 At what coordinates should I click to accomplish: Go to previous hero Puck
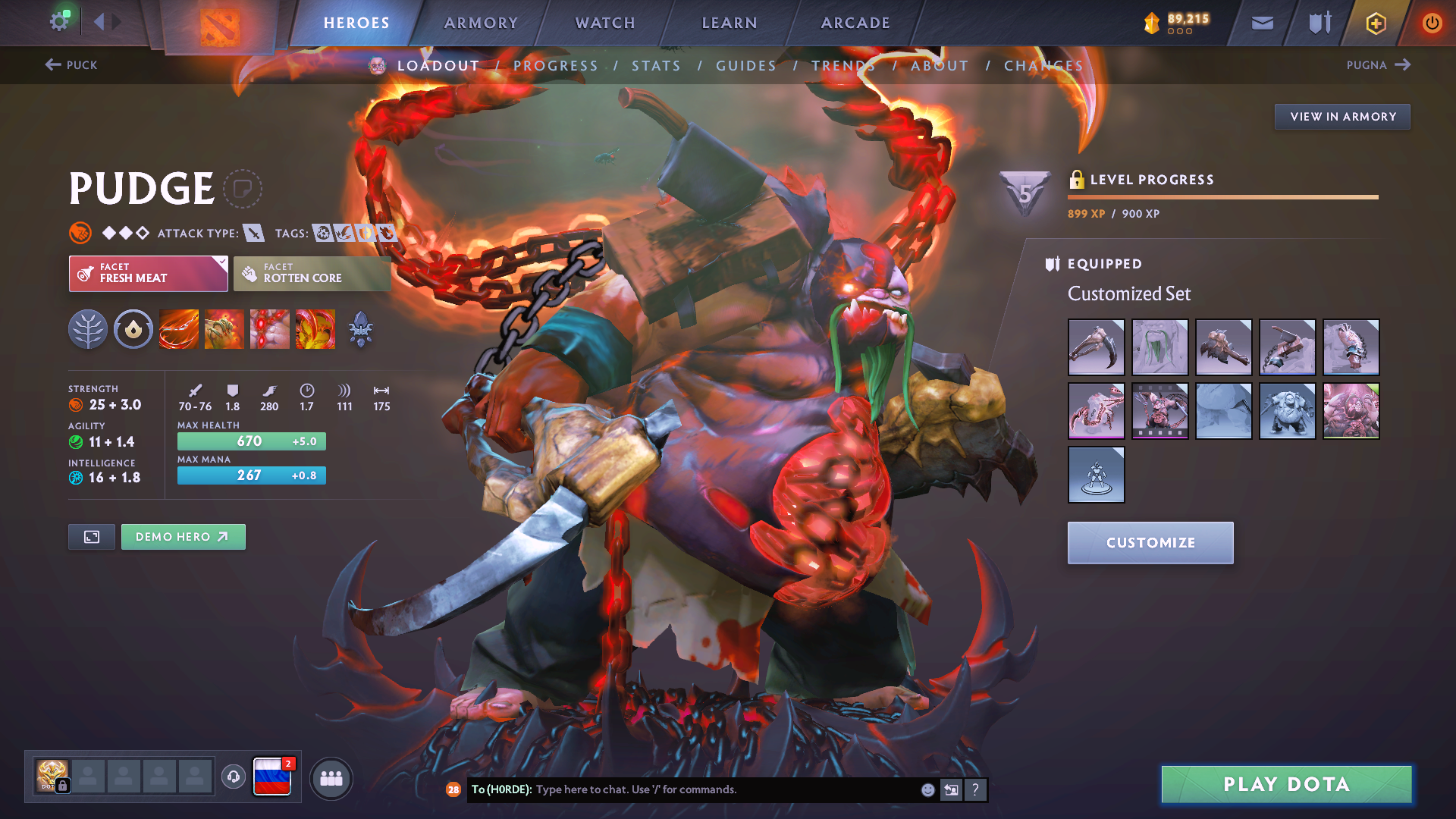point(71,65)
